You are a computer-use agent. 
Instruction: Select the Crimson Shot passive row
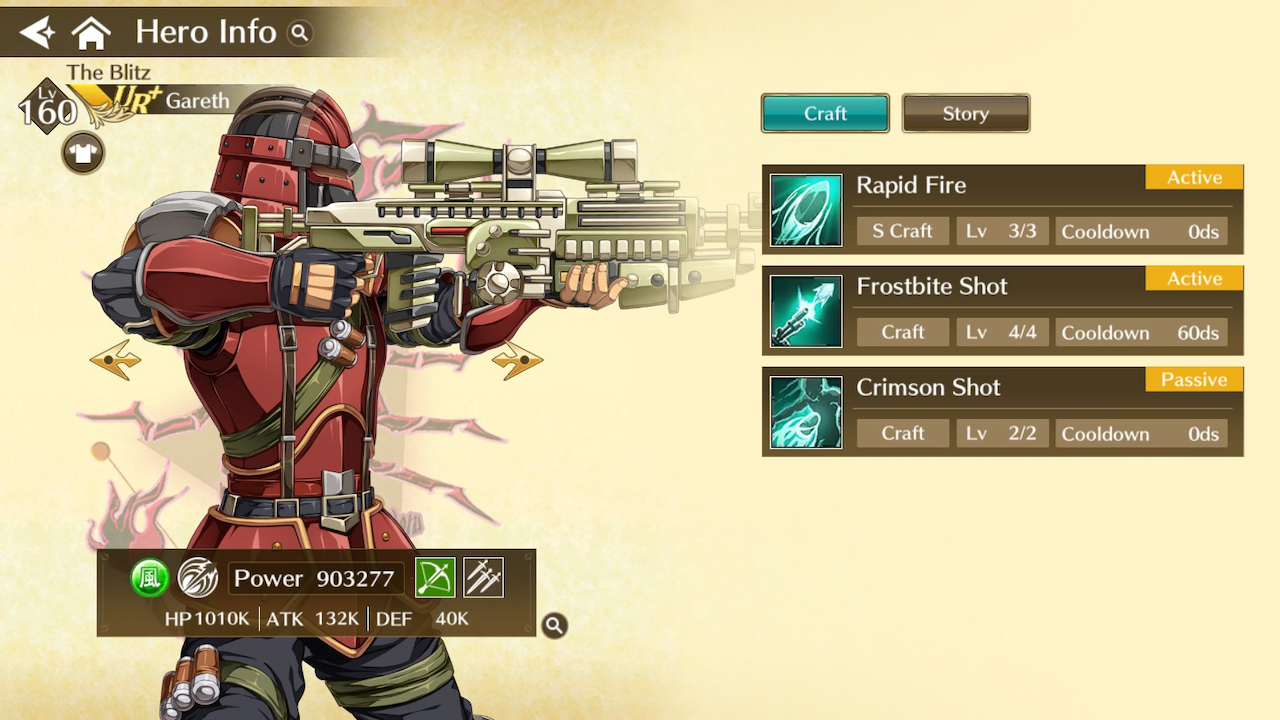(1002, 411)
